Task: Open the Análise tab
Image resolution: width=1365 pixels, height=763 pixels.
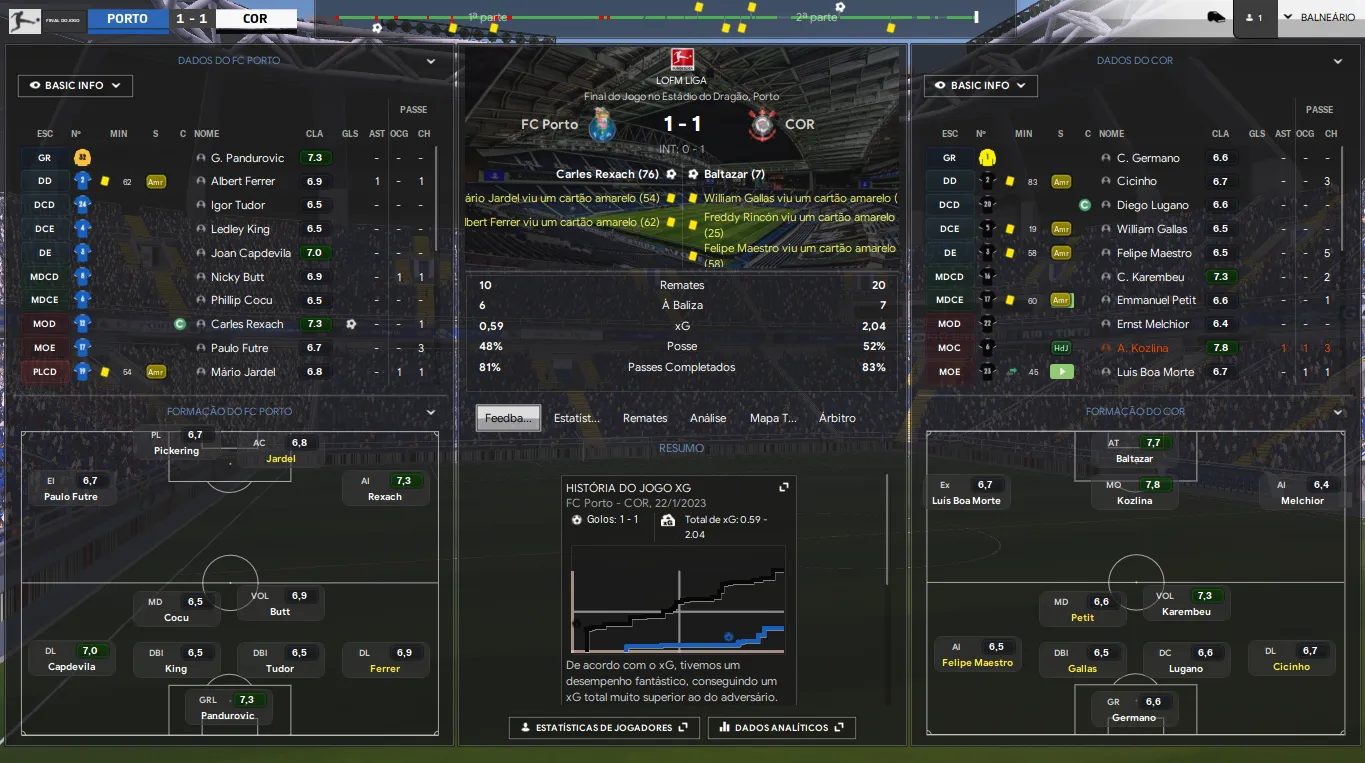Action: (708, 418)
